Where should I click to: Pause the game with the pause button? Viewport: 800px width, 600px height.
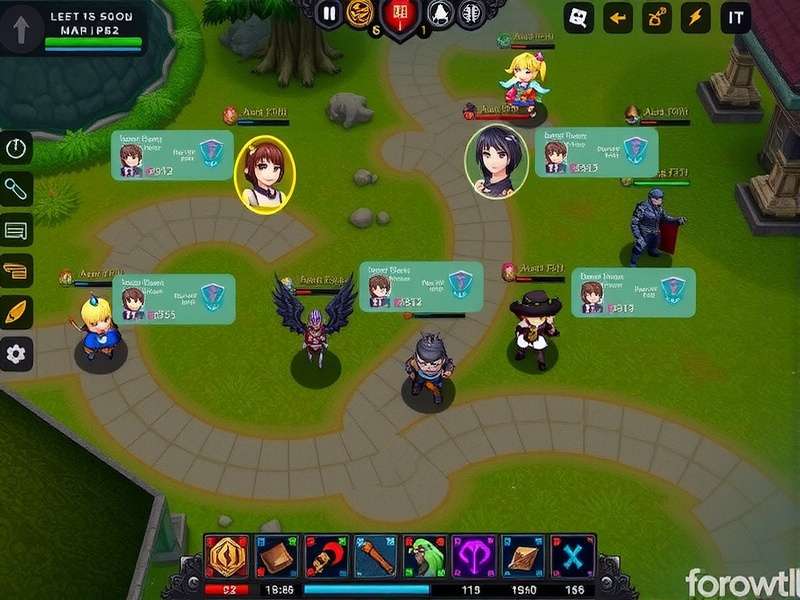[x=328, y=13]
